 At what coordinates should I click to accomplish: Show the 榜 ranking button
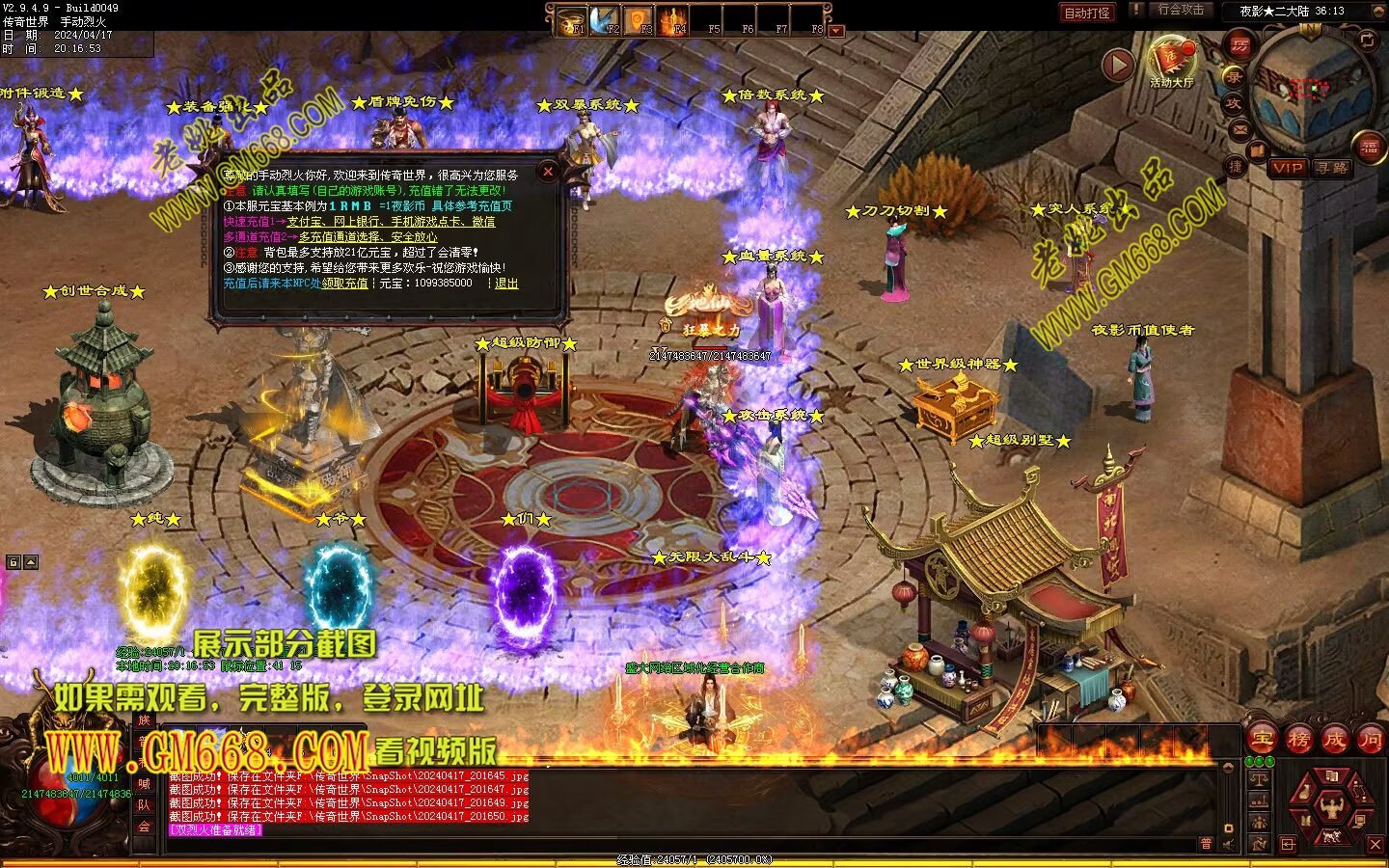click(x=1298, y=740)
